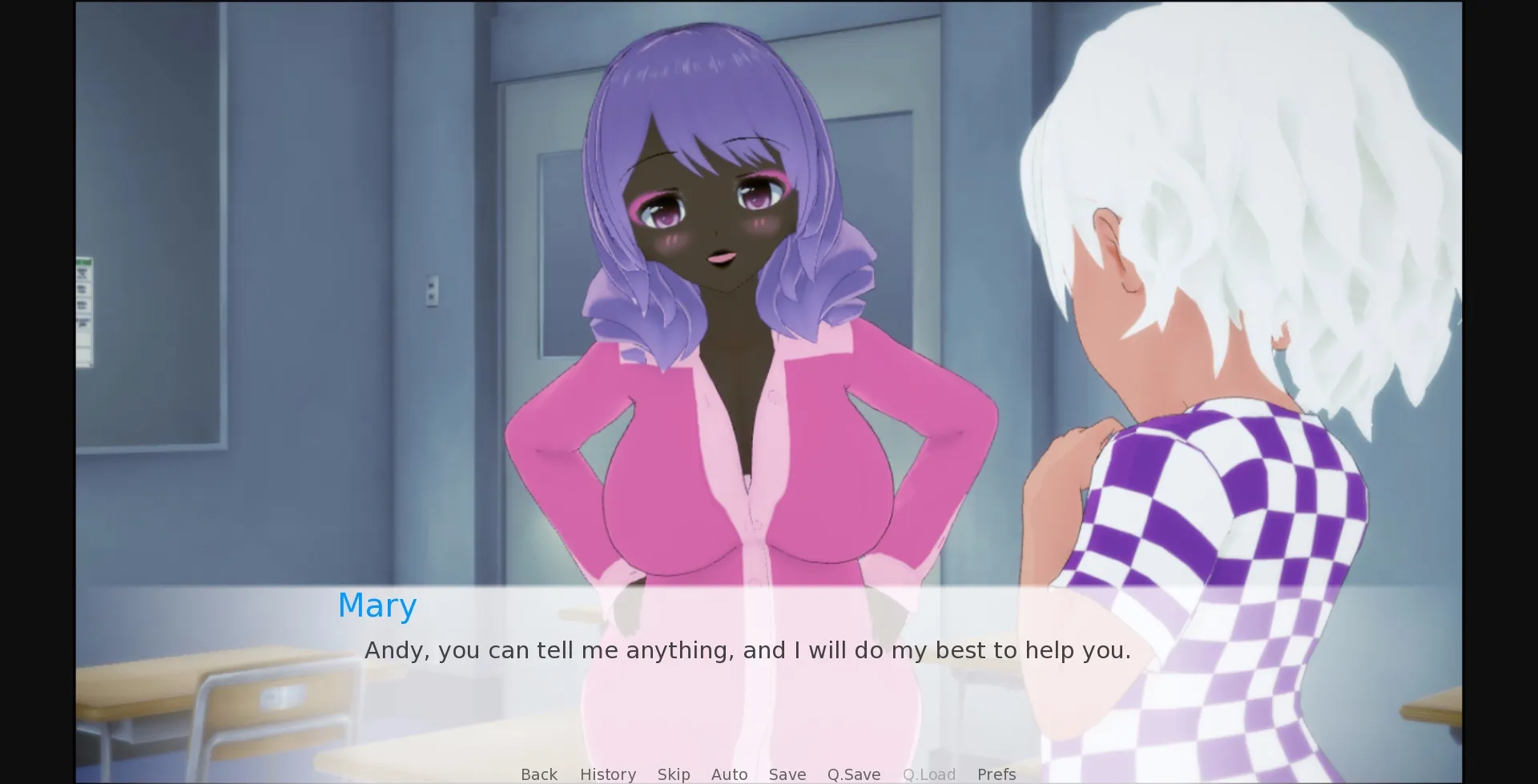Click Mary's blue name label
This screenshot has width=1538, height=784.
[x=376, y=605]
